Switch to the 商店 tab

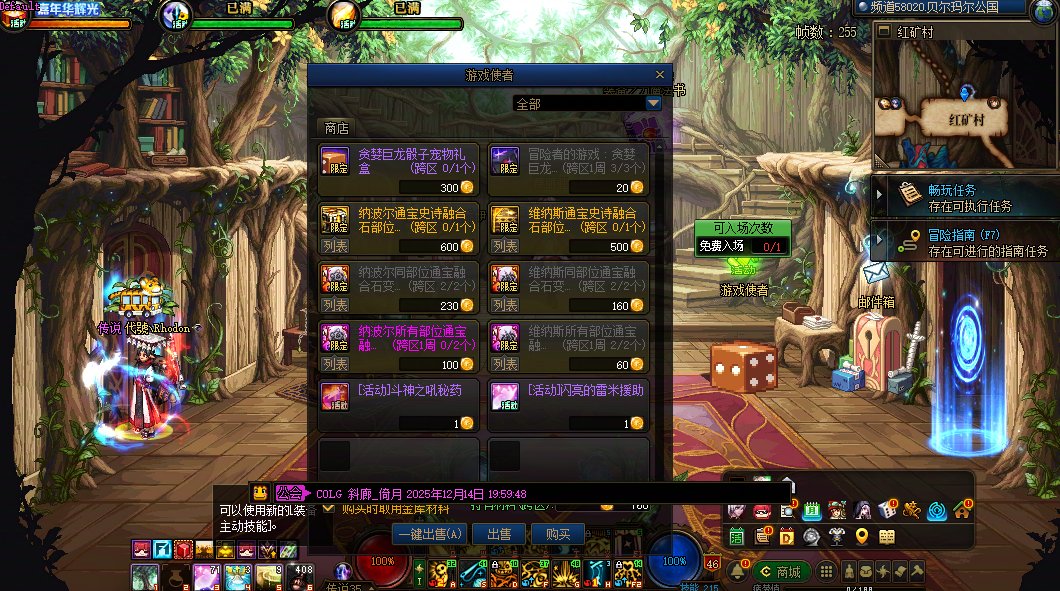(336, 128)
